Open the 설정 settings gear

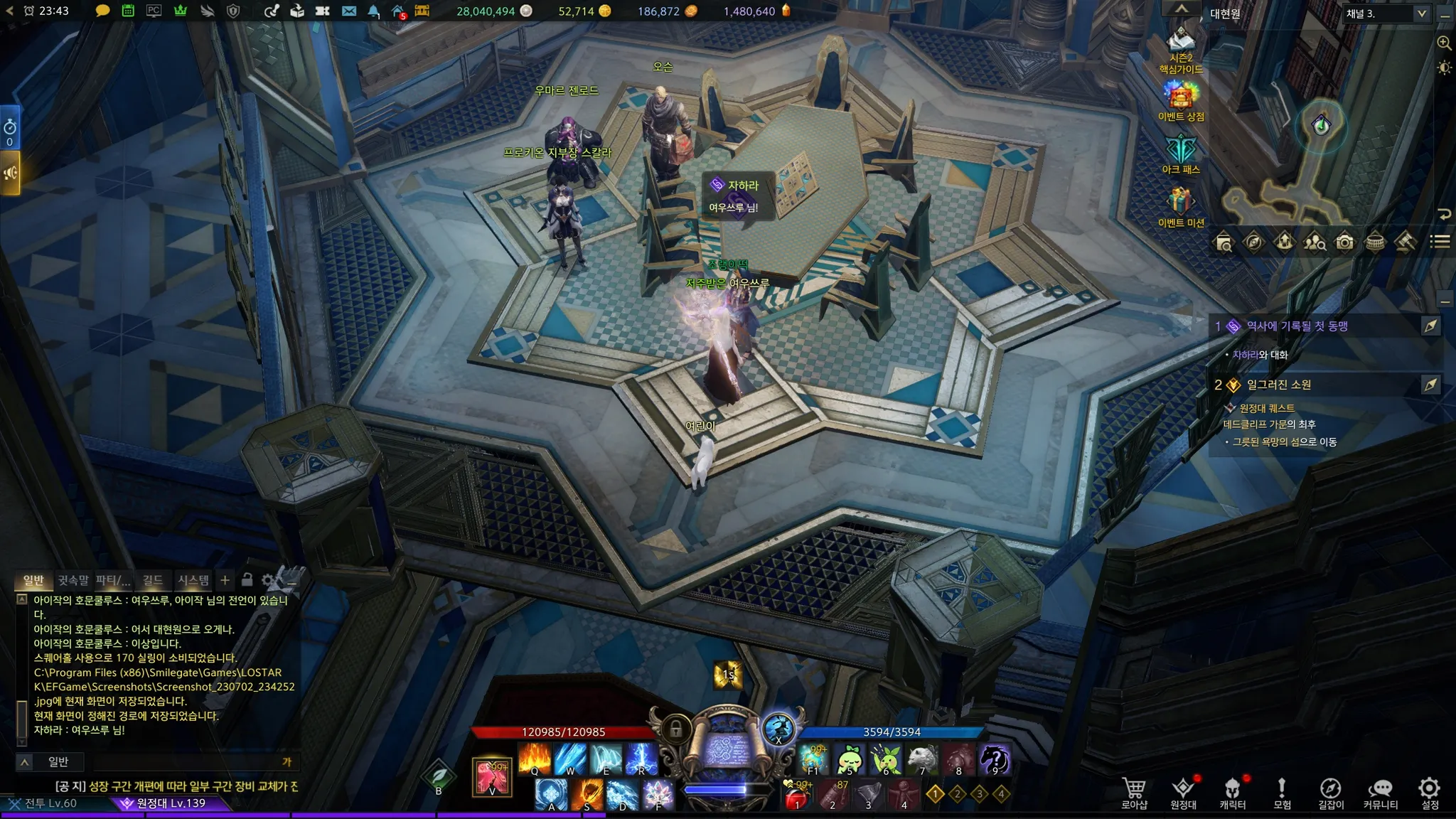coord(1429,792)
